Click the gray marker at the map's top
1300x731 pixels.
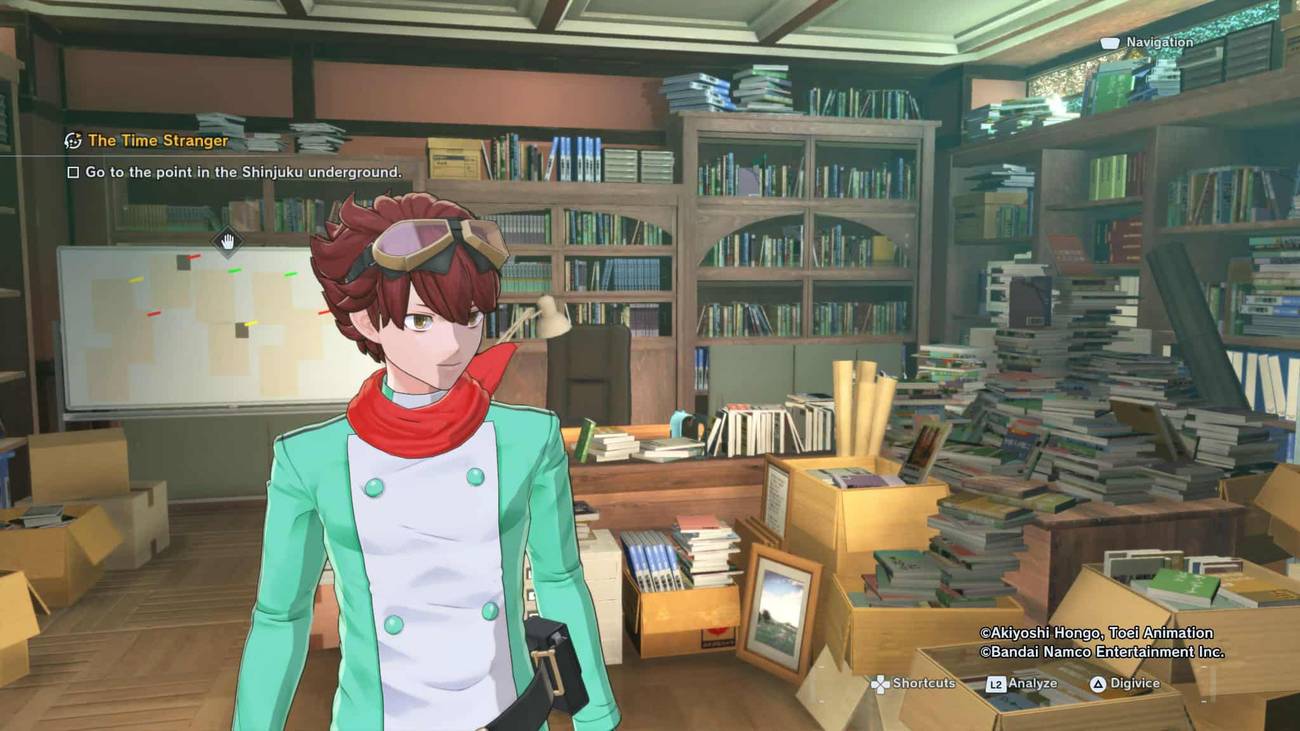click(x=183, y=262)
